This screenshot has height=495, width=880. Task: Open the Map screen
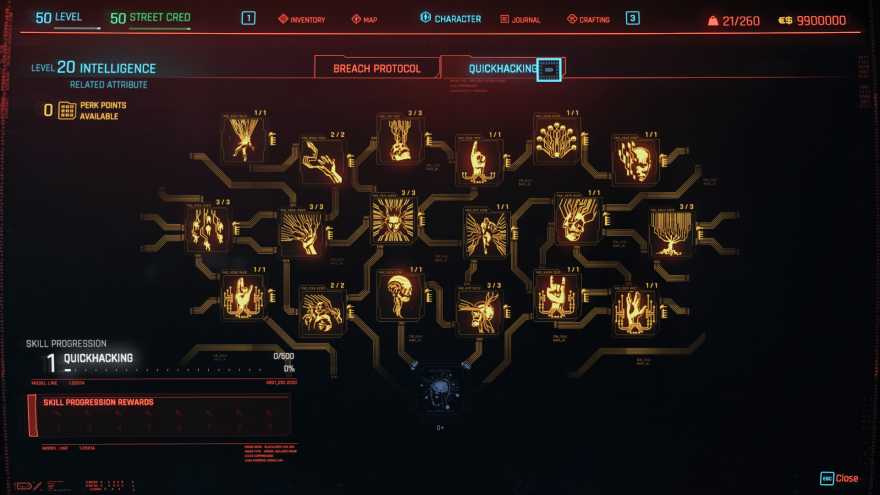(365, 19)
